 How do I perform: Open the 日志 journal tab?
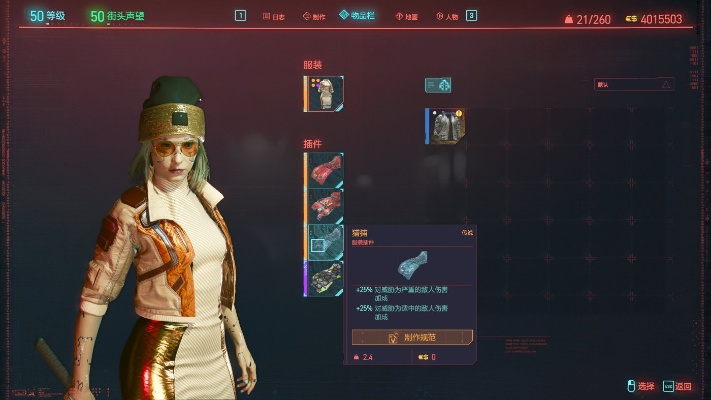[273, 16]
